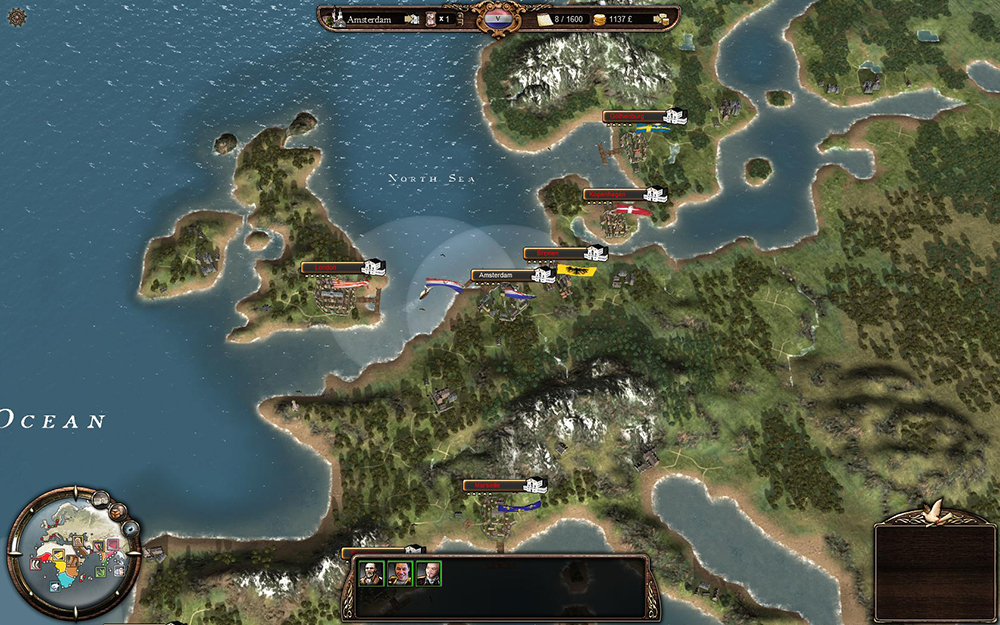Screen dimensions: 1000x625
Task: Select the third captain portrait
Action: tap(428, 573)
